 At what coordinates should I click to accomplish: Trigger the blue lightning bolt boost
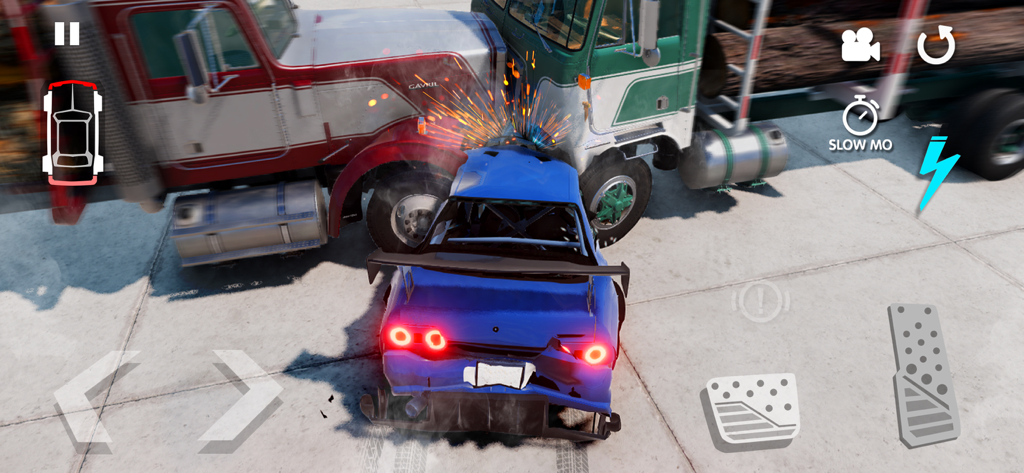coord(936,172)
